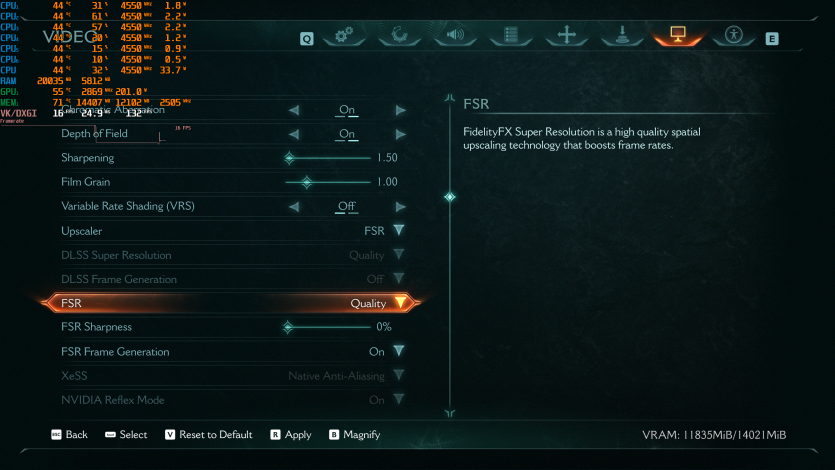
Task: Select the monitor display tab
Action: point(677,36)
